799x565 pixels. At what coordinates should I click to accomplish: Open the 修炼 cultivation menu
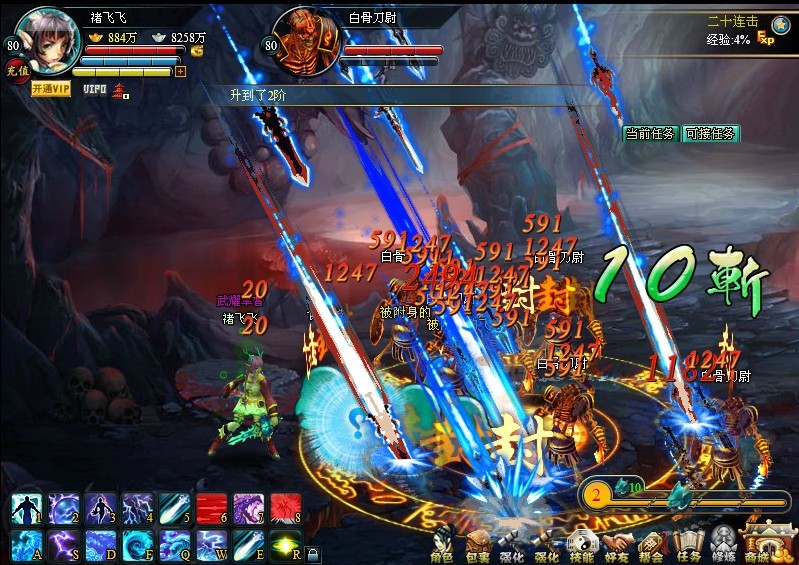724,544
